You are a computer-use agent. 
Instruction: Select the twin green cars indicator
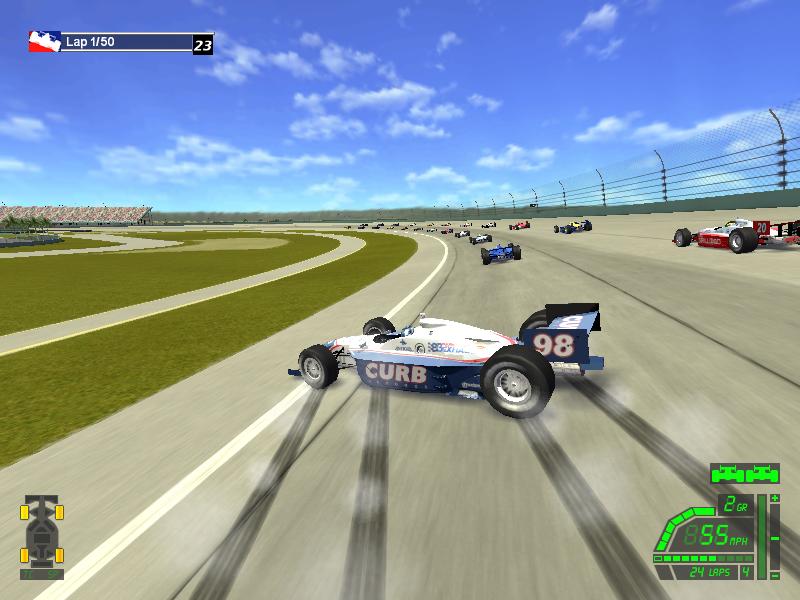pyautogui.click(x=744, y=473)
